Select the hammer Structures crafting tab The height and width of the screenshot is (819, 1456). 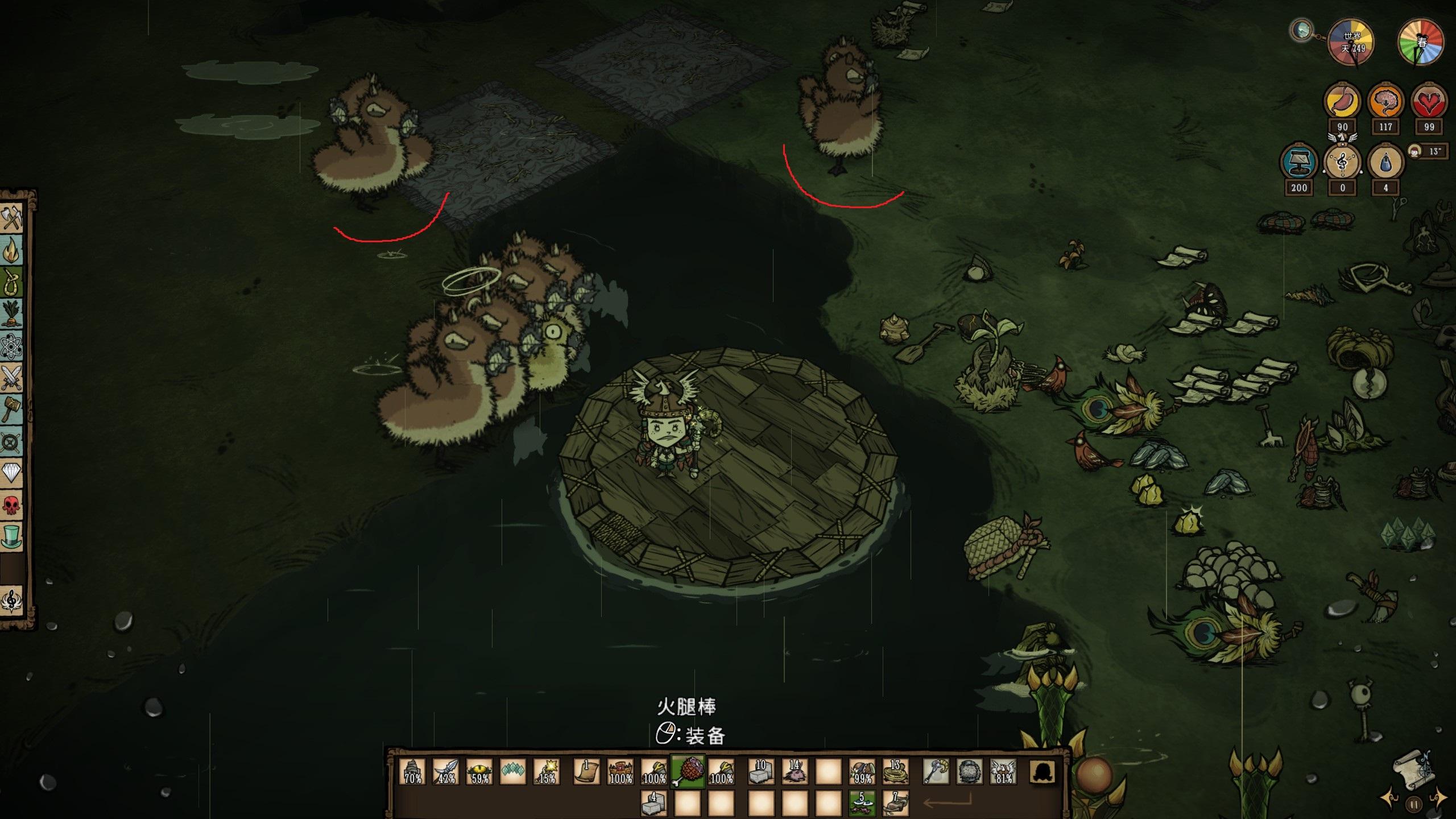pos(12,408)
